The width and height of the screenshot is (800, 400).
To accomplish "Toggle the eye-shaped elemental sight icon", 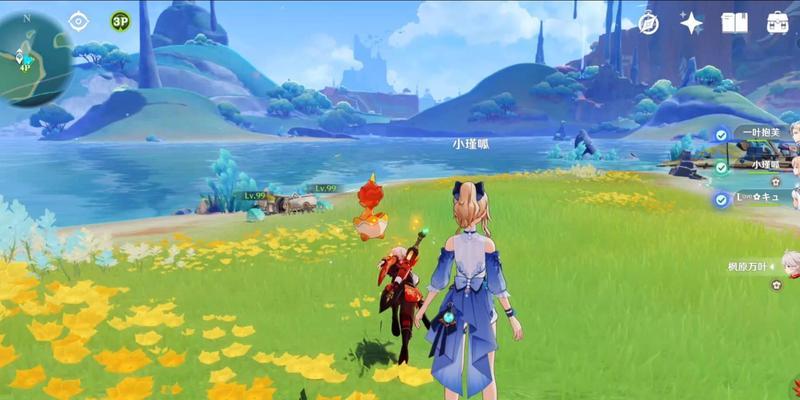I will (79, 21).
